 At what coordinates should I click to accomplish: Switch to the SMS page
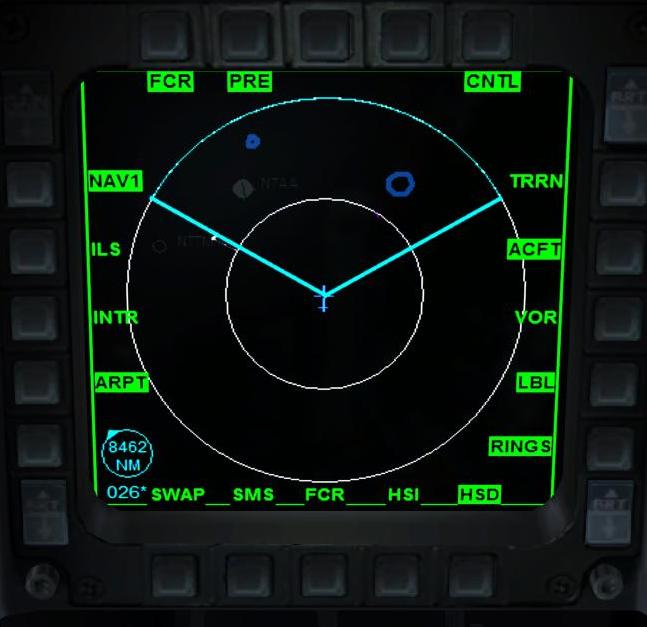point(253,494)
